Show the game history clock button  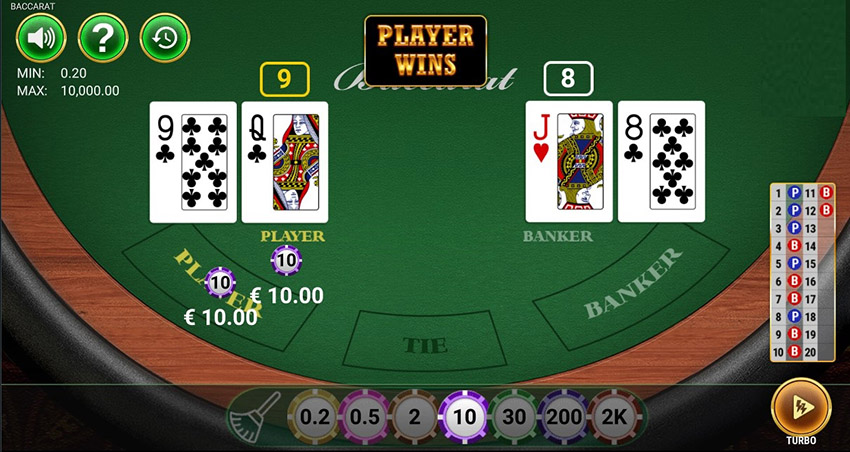click(x=165, y=39)
